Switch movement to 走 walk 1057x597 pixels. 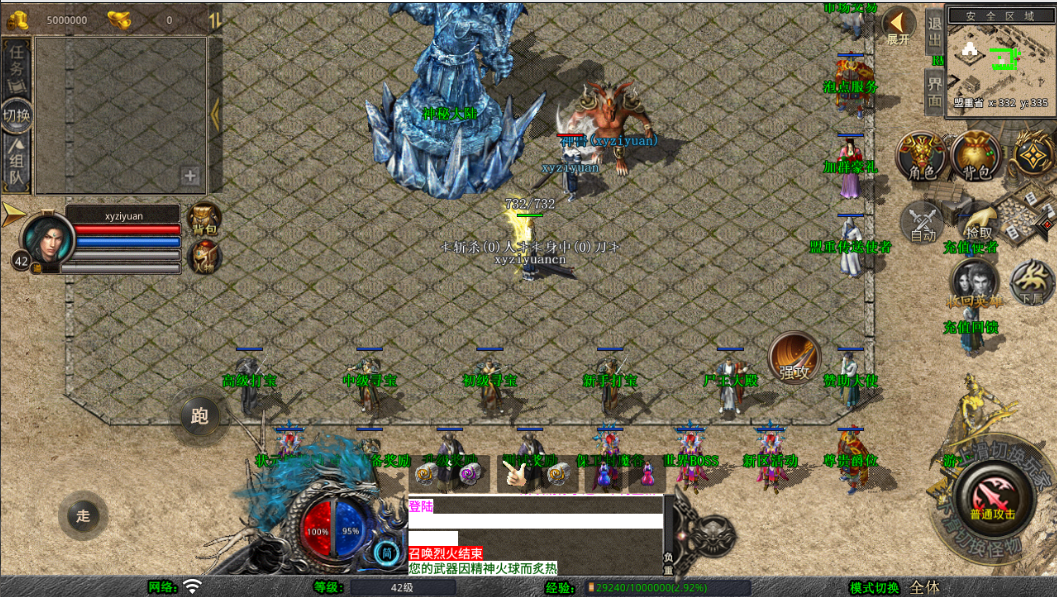click(83, 516)
